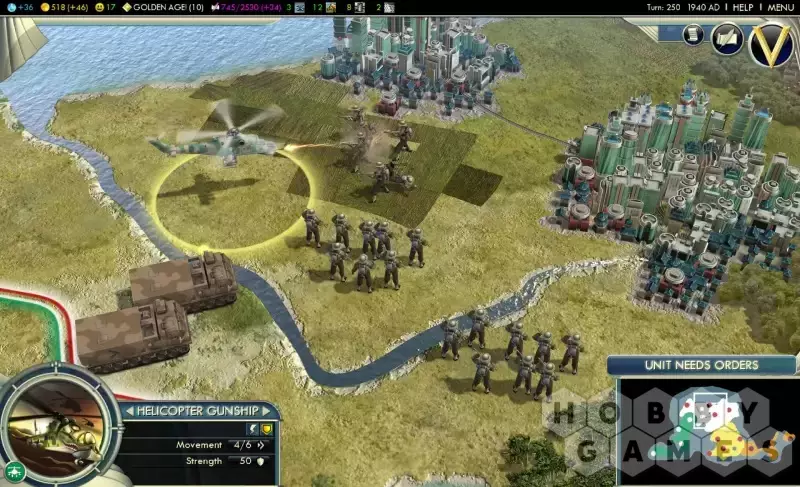This screenshot has height=487, width=800.
Task: View happiness details via smiley face
Action: (x=105, y=7)
